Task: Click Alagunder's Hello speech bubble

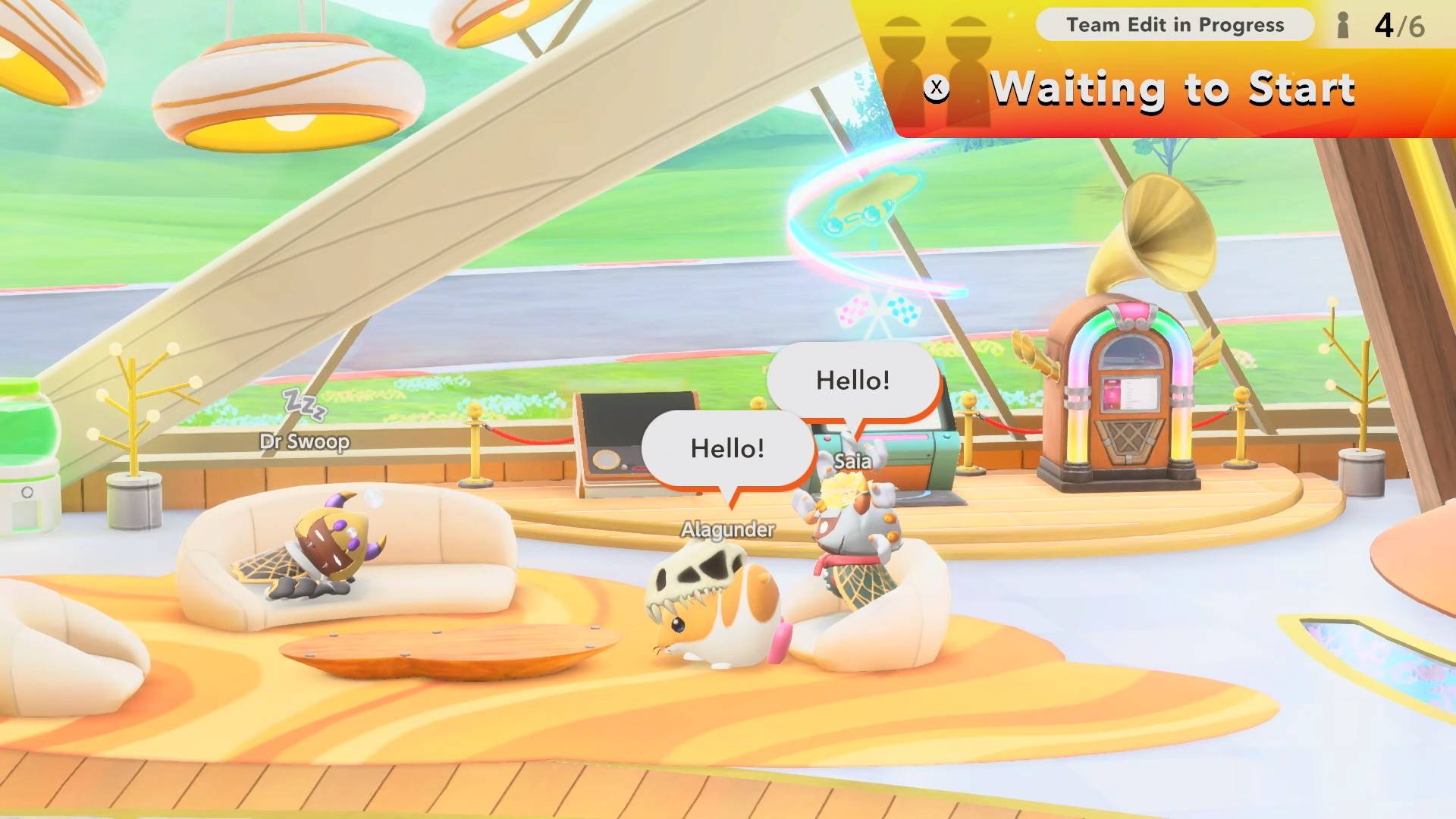Action: pyautogui.click(x=726, y=449)
